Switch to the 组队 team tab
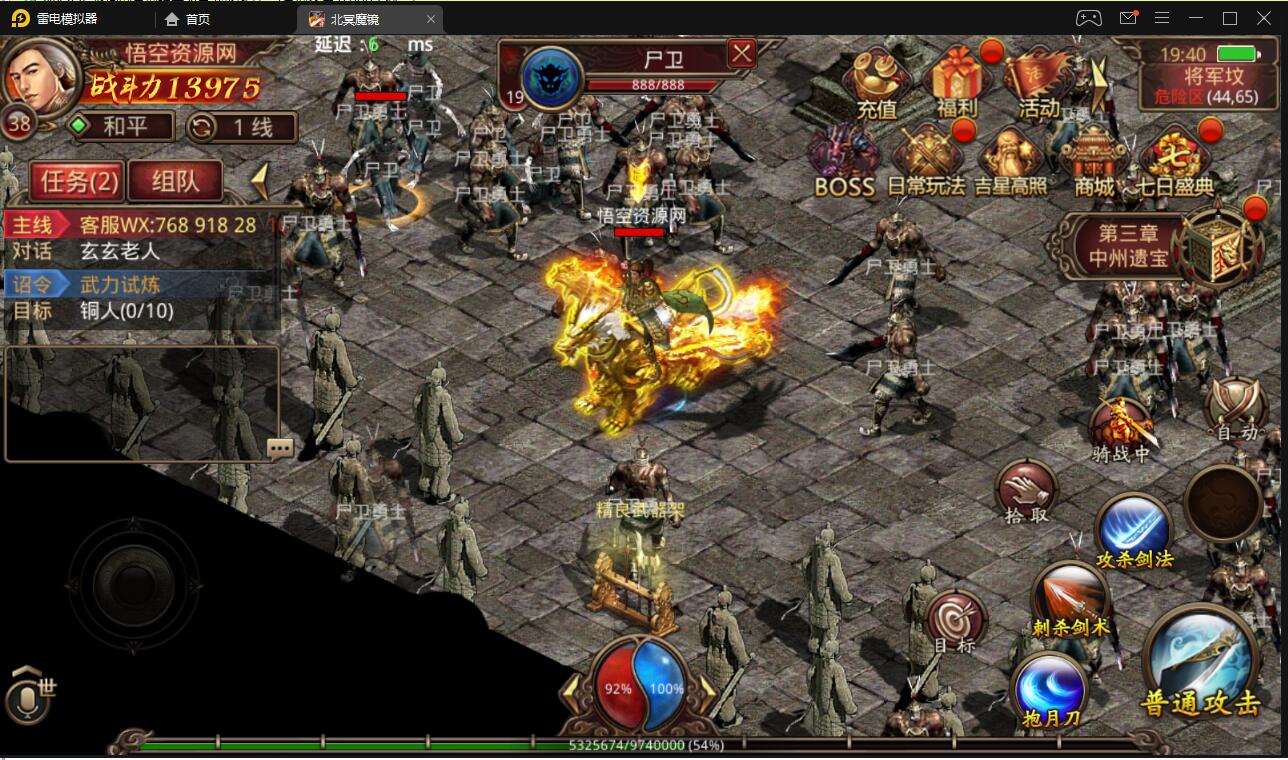The image size is (1288, 760). pos(175,180)
